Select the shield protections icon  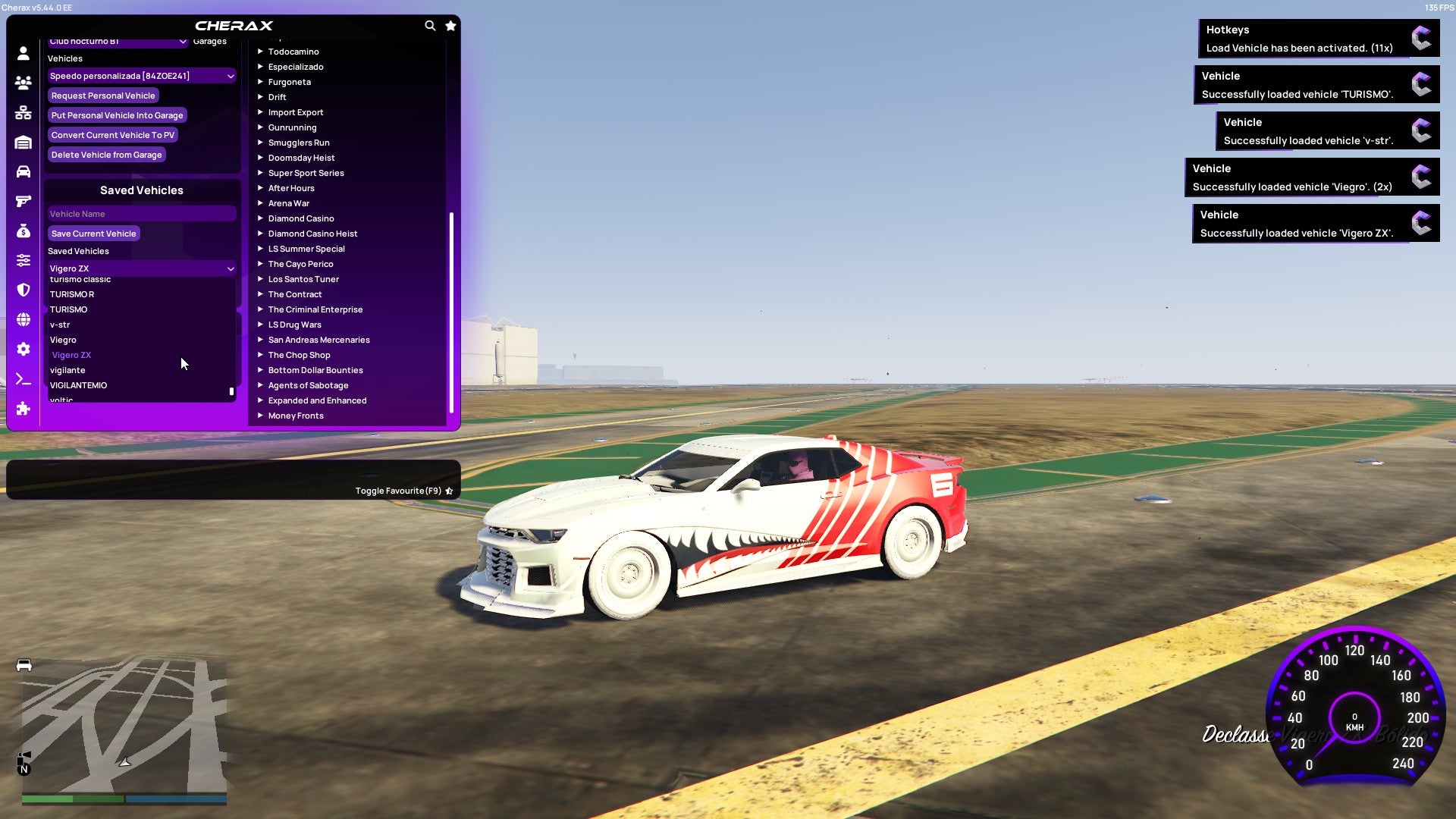[x=23, y=290]
